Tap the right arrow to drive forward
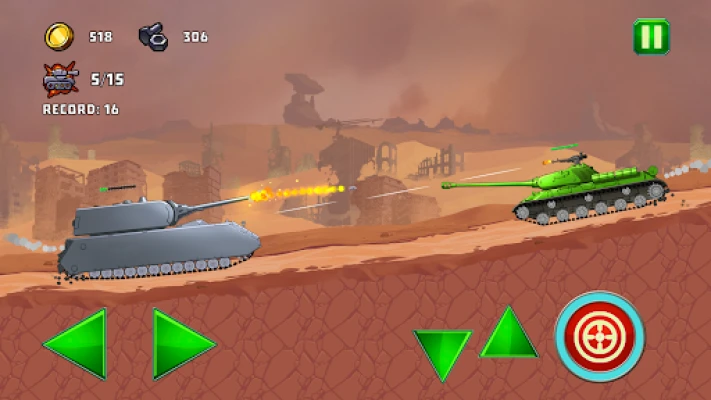The width and height of the screenshot is (711, 400). 179,344
